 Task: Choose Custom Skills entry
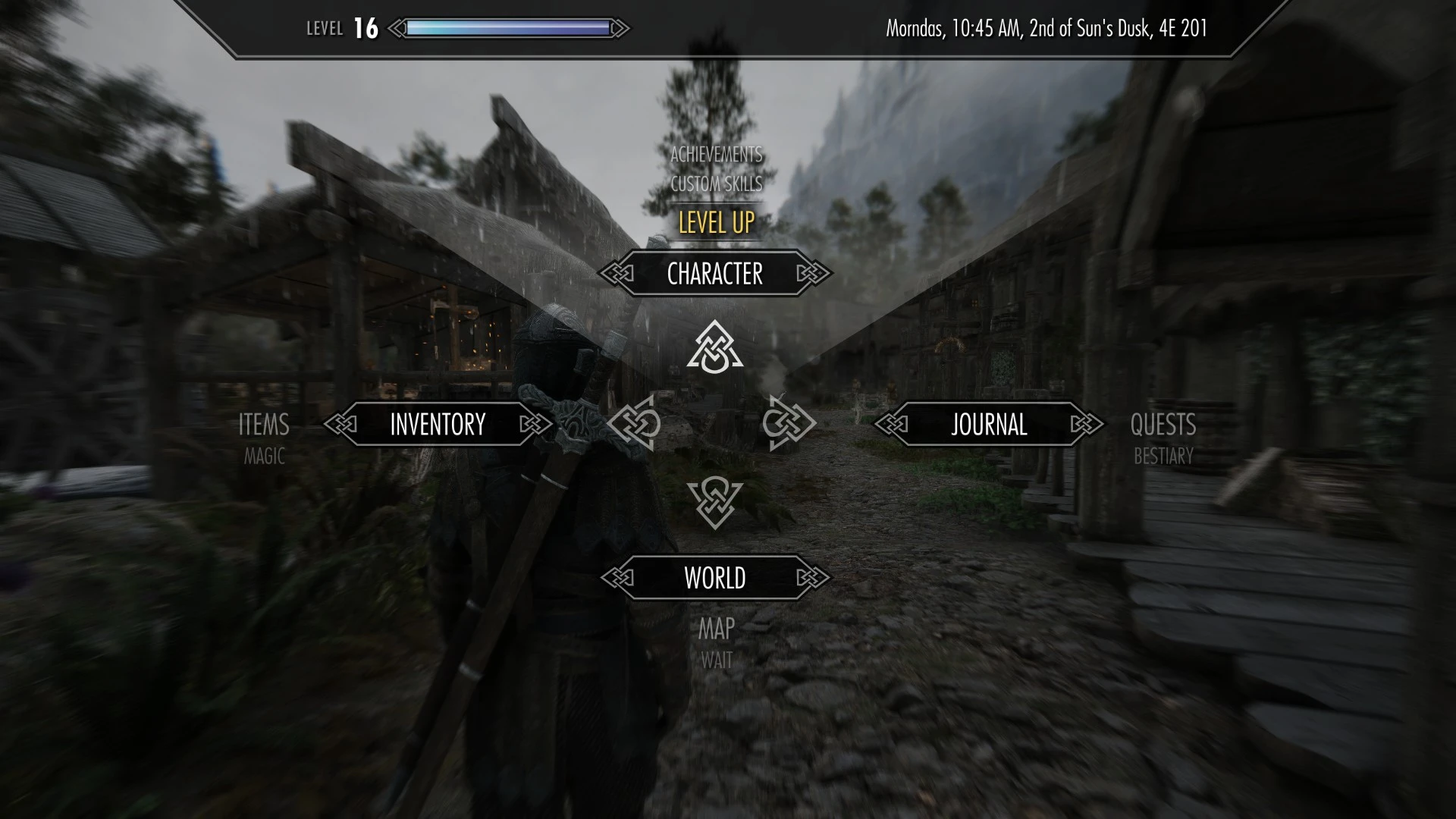pyautogui.click(x=716, y=184)
